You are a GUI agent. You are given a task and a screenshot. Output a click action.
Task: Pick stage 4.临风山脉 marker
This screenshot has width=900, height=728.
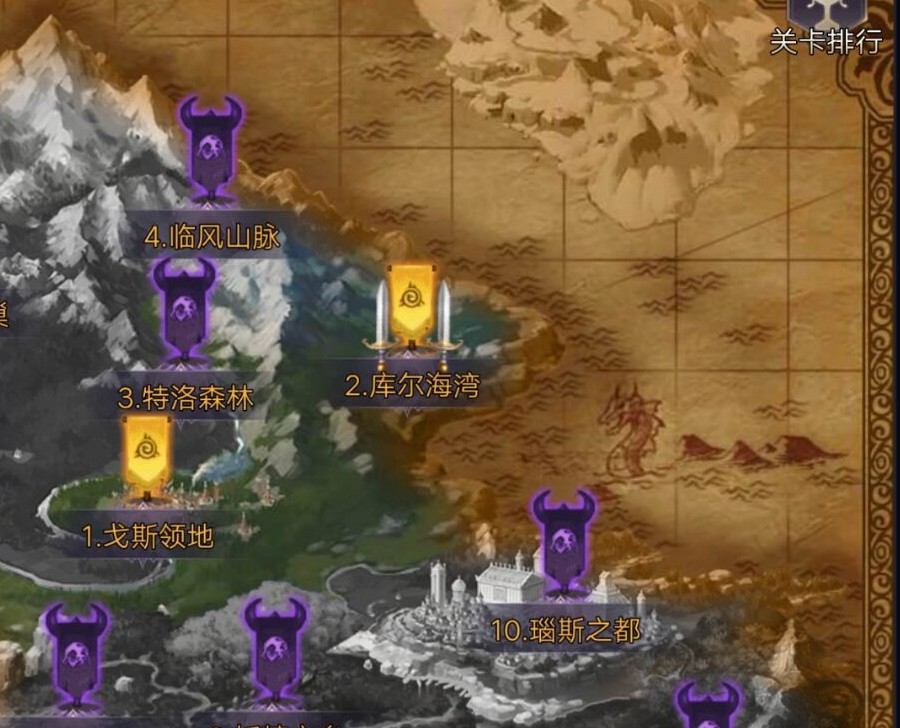pos(211,148)
